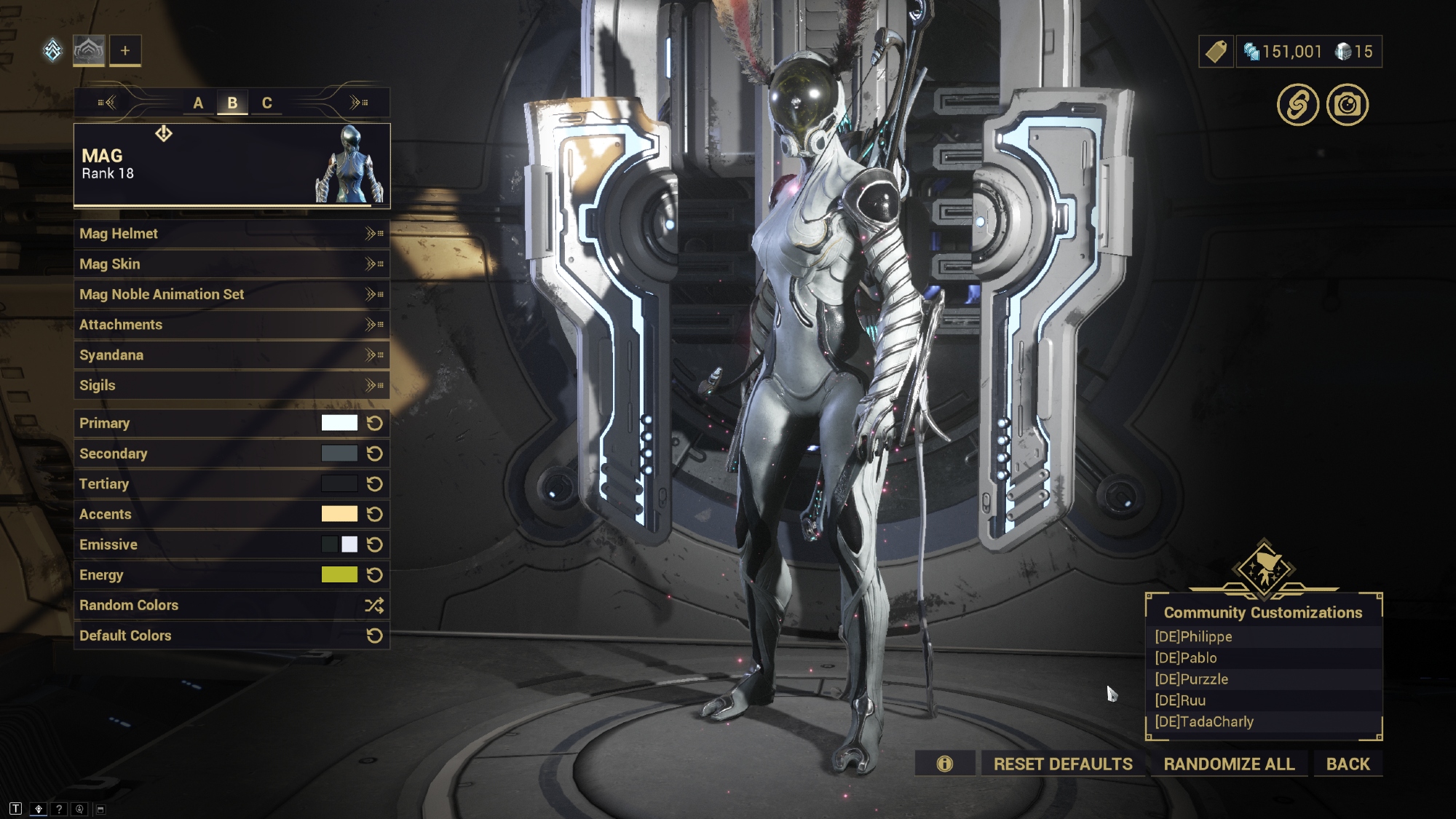
Task: Open the Mag Helmet options
Action: pos(231,234)
